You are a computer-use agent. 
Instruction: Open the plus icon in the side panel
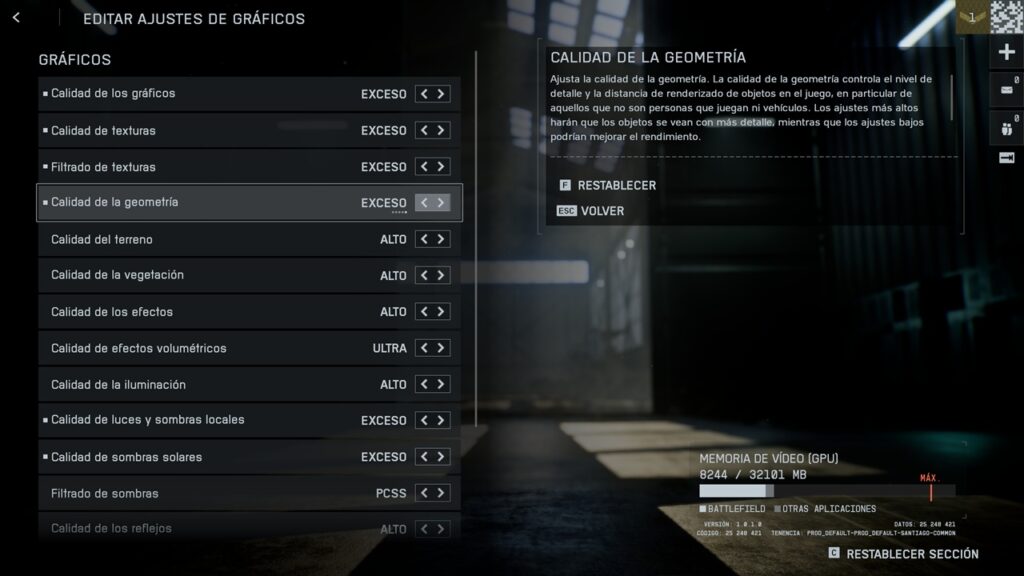(x=1006, y=52)
